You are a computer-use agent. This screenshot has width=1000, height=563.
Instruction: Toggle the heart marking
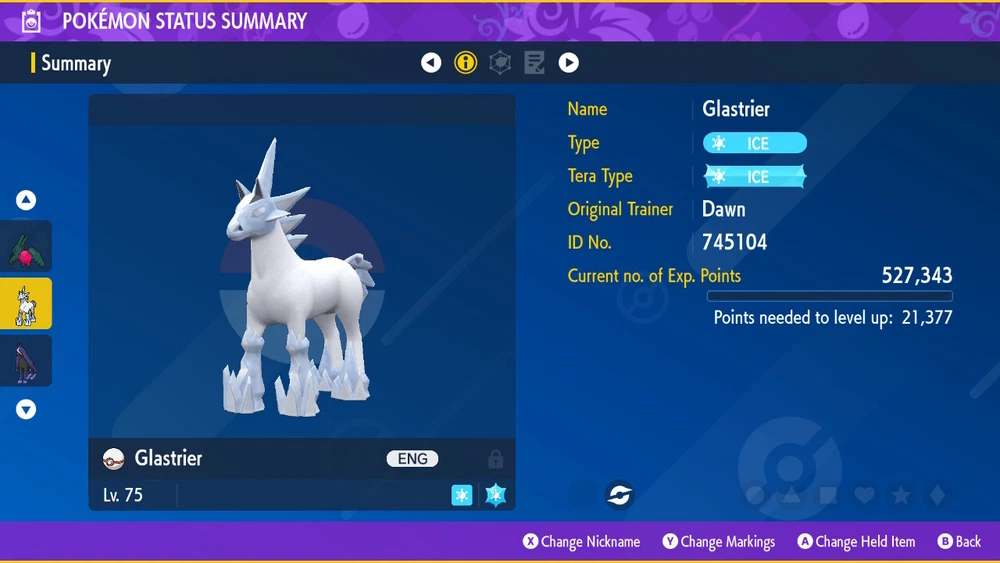point(864,495)
